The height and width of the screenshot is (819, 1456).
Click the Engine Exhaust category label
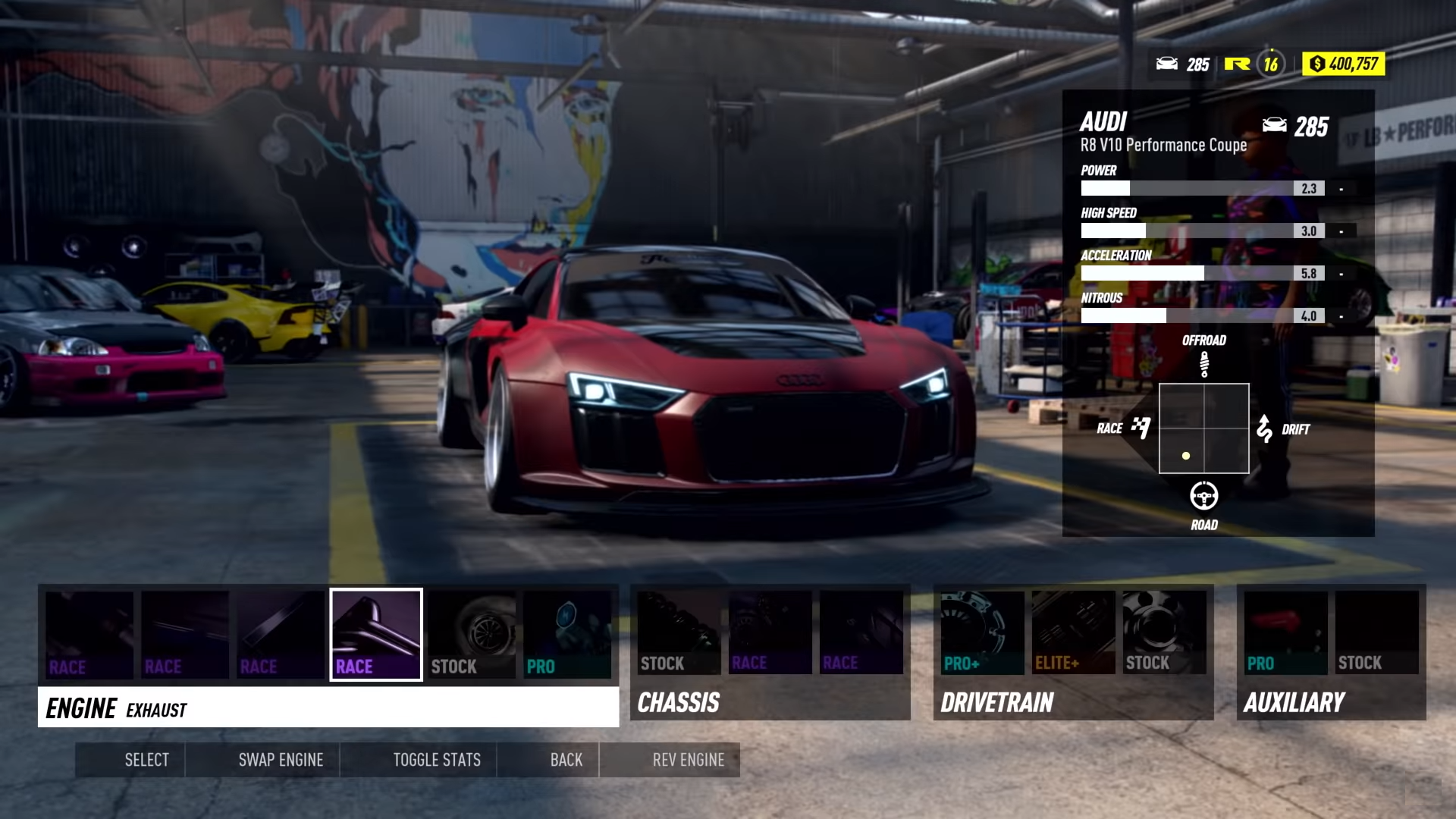(328, 708)
